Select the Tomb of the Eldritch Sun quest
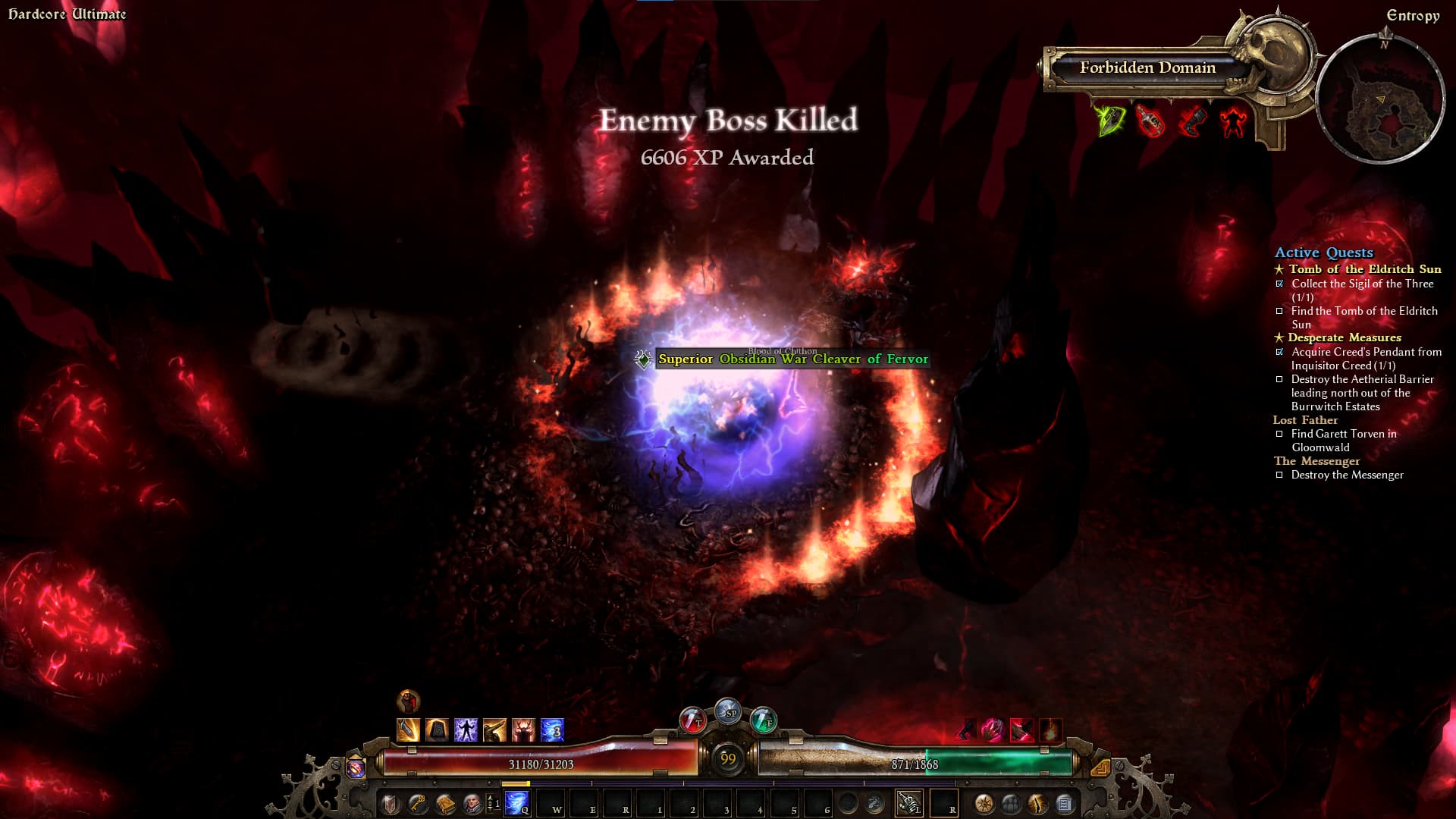The height and width of the screenshot is (819, 1456). point(1364,269)
